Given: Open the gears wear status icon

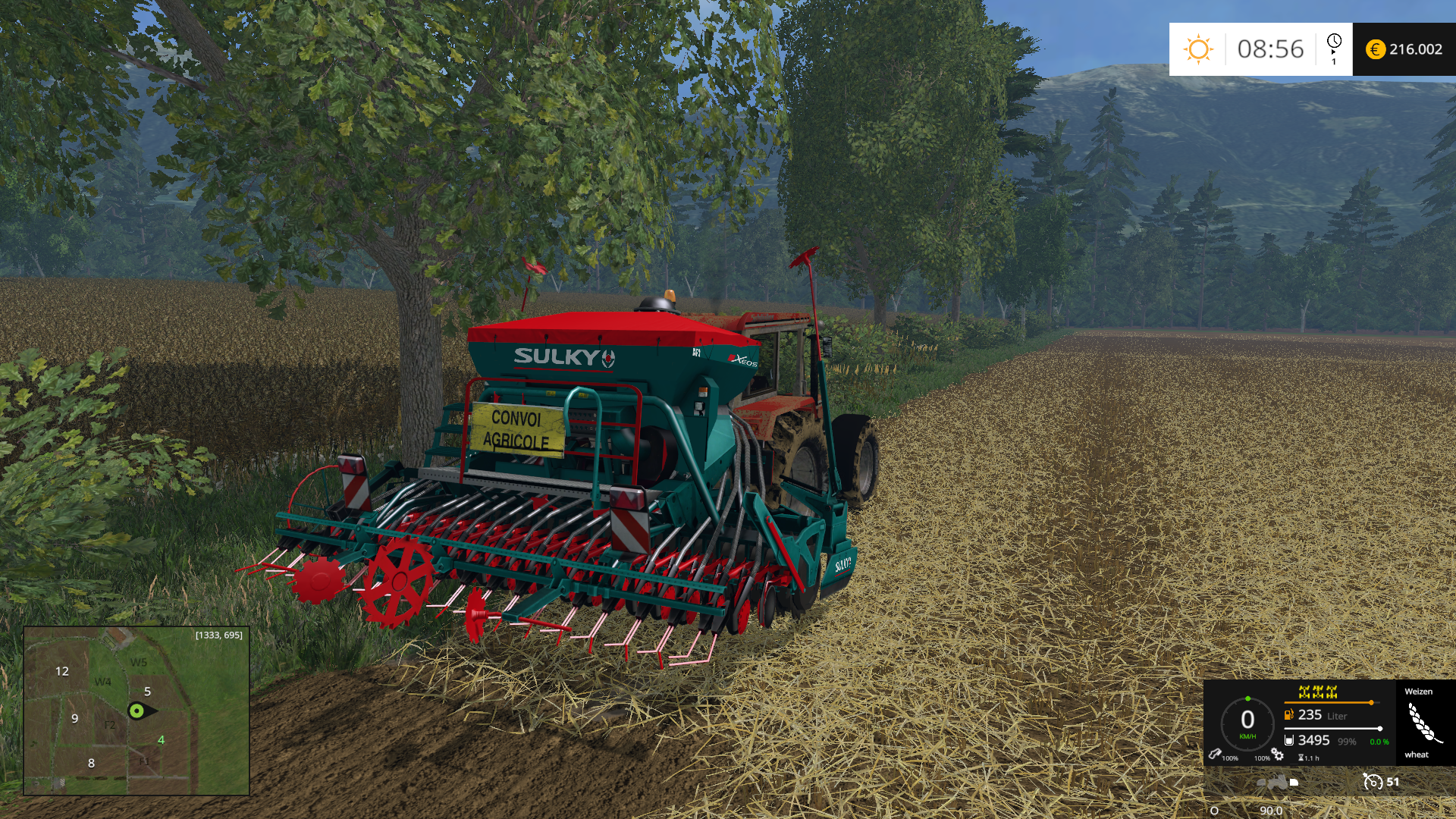Looking at the screenshot, I should 1278,754.
